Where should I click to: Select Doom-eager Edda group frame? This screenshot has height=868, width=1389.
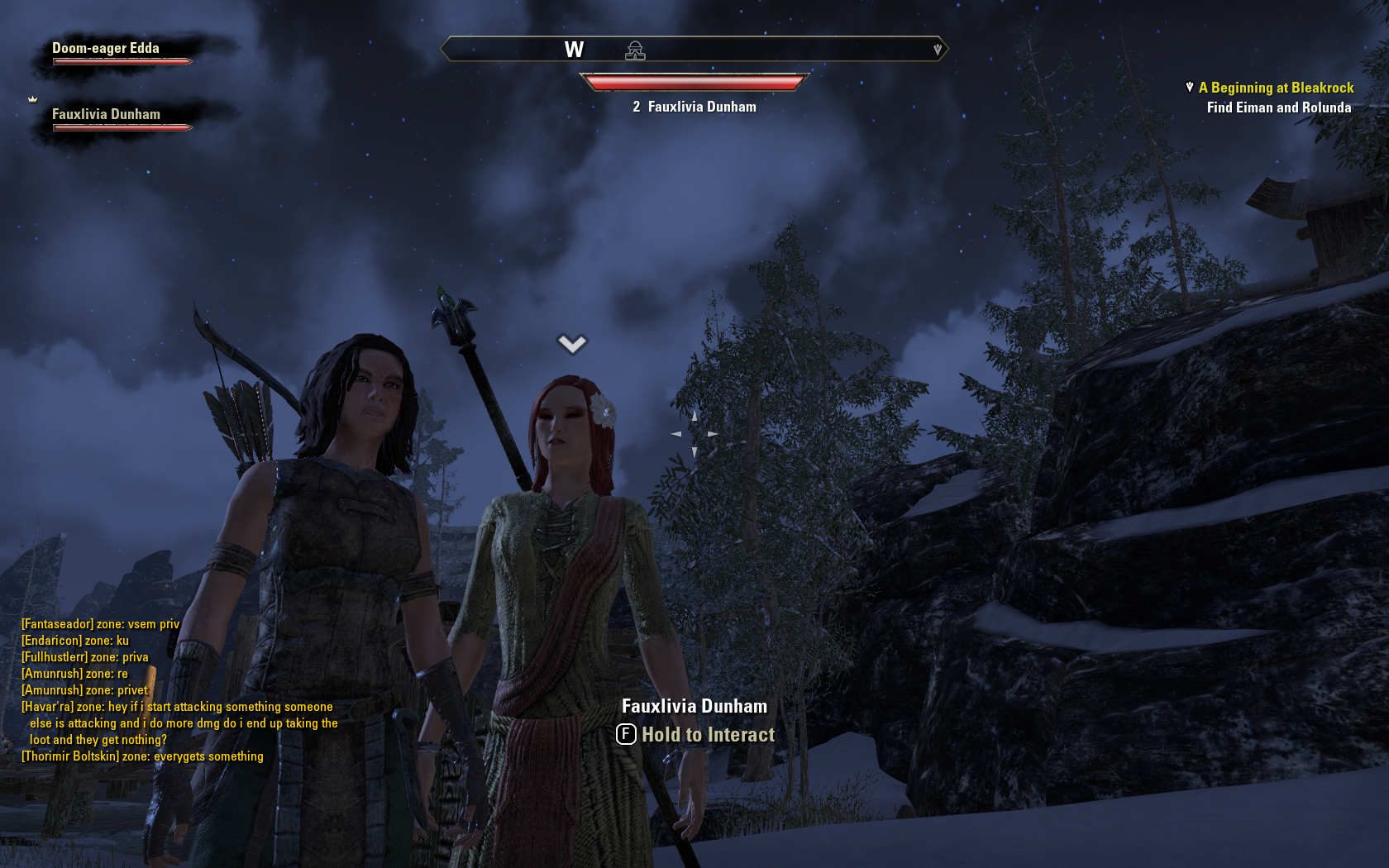pyautogui.click(x=106, y=49)
